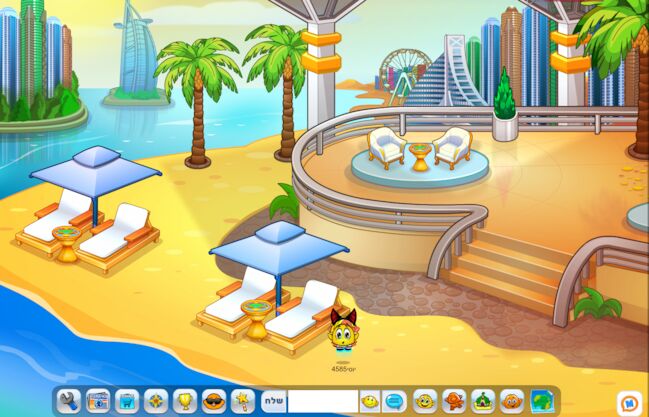This screenshot has height=417, width=649.
Task: Open the newspaper icon
Action: pos(98,401)
